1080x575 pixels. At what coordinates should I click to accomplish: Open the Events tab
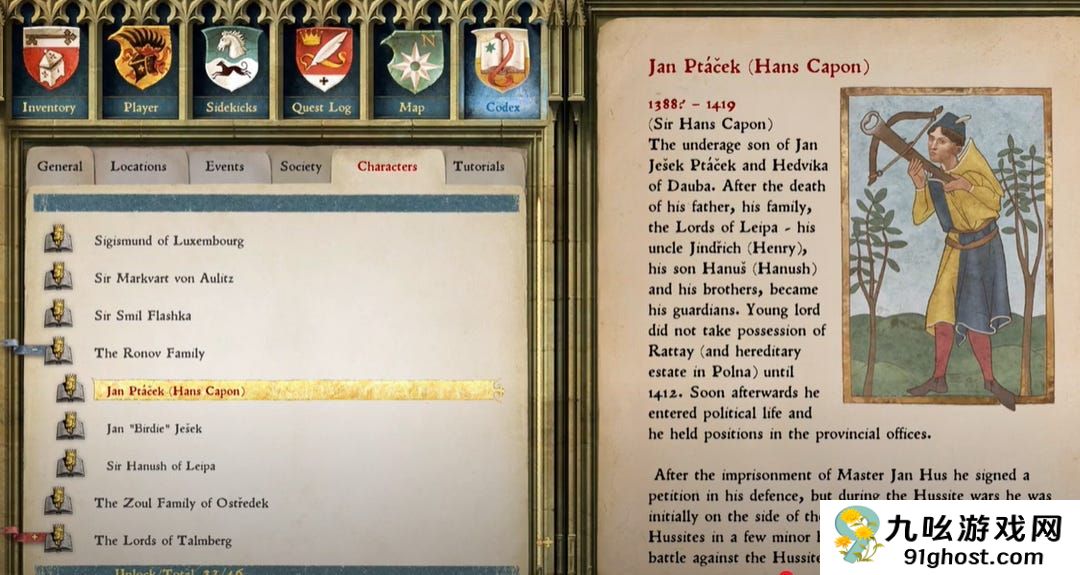[x=225, y=166]
